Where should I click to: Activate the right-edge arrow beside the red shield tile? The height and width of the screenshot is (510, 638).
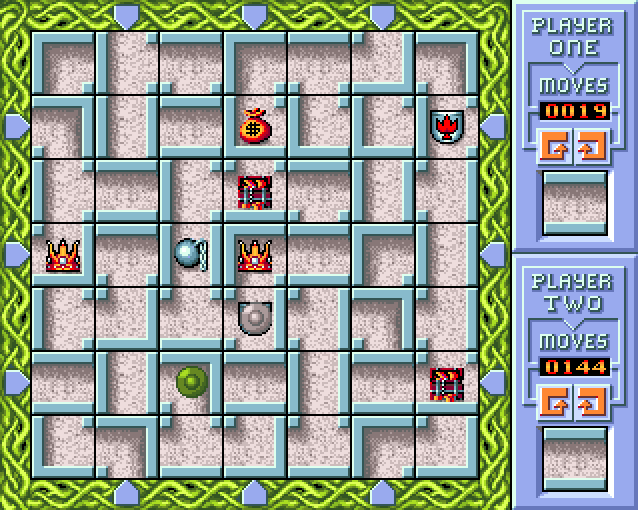pos(494,126)
